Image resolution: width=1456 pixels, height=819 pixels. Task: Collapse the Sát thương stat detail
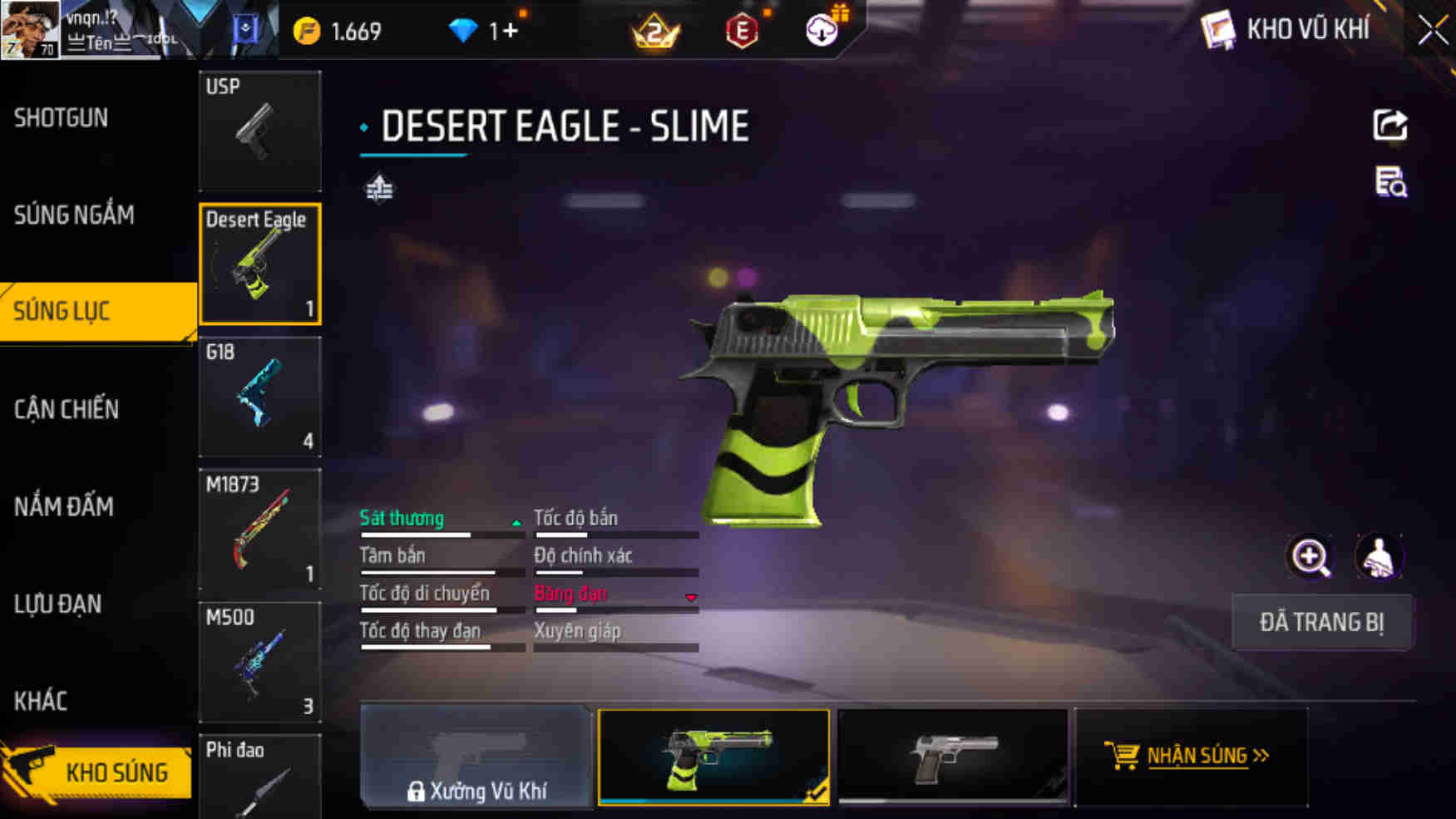(x=516, y=524)
